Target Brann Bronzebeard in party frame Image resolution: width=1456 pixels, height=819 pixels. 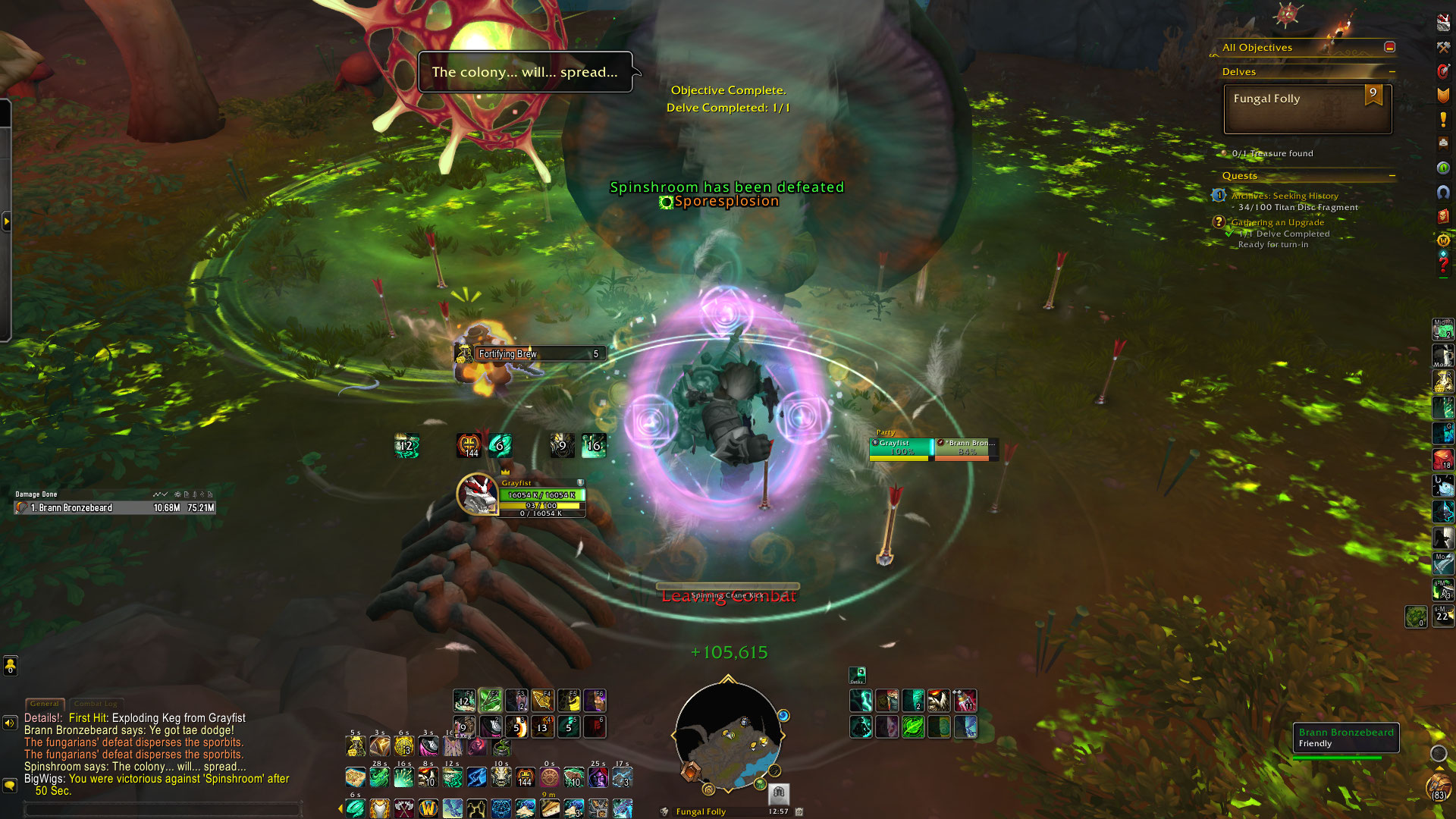pos(966,448)
